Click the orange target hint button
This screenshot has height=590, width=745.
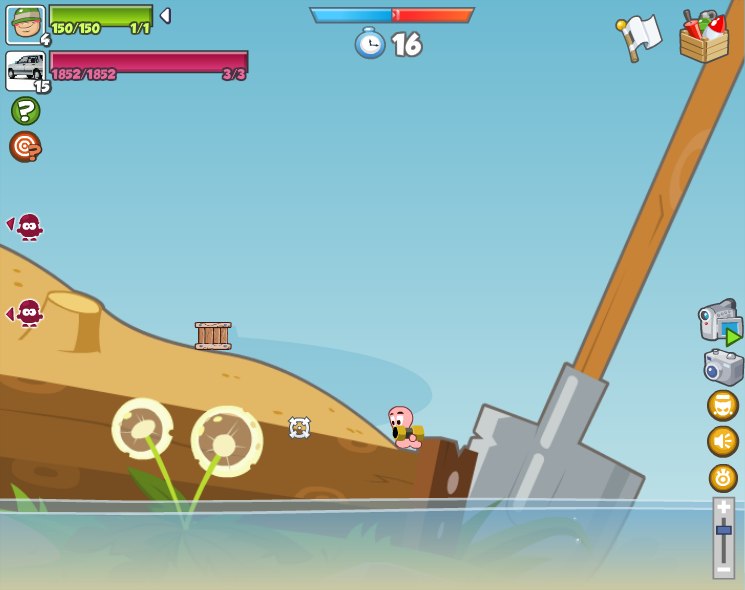pos(25,146)
